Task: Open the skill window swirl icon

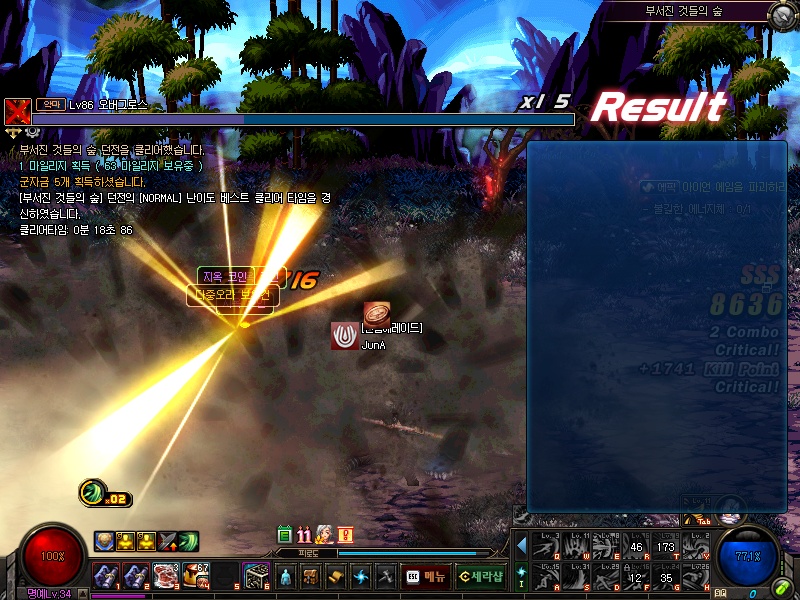Action: tap(361, 576)
